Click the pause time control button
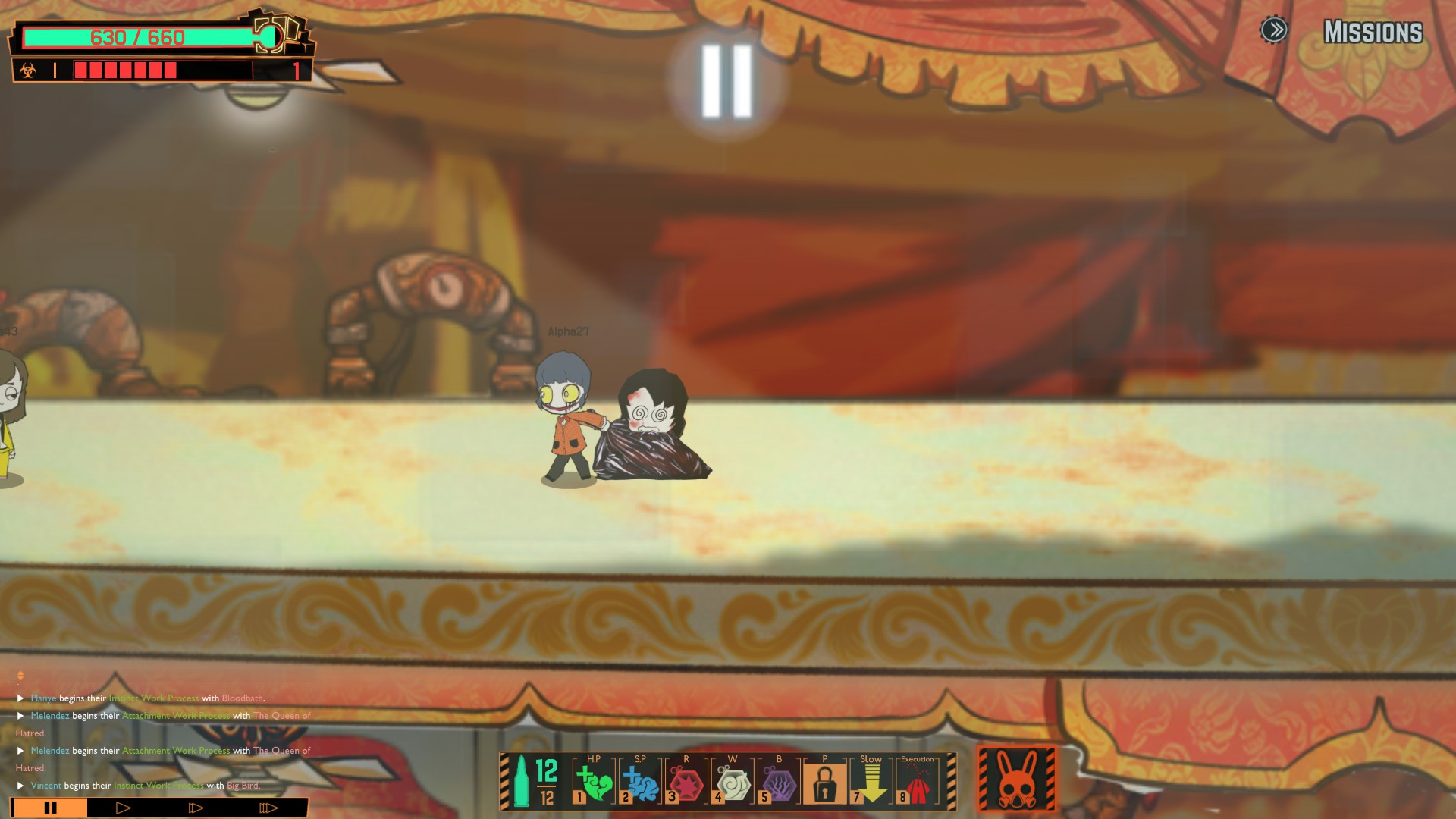Image resolution: width=1456 pixels, height=819 pixels. click(x=50, y=808)
